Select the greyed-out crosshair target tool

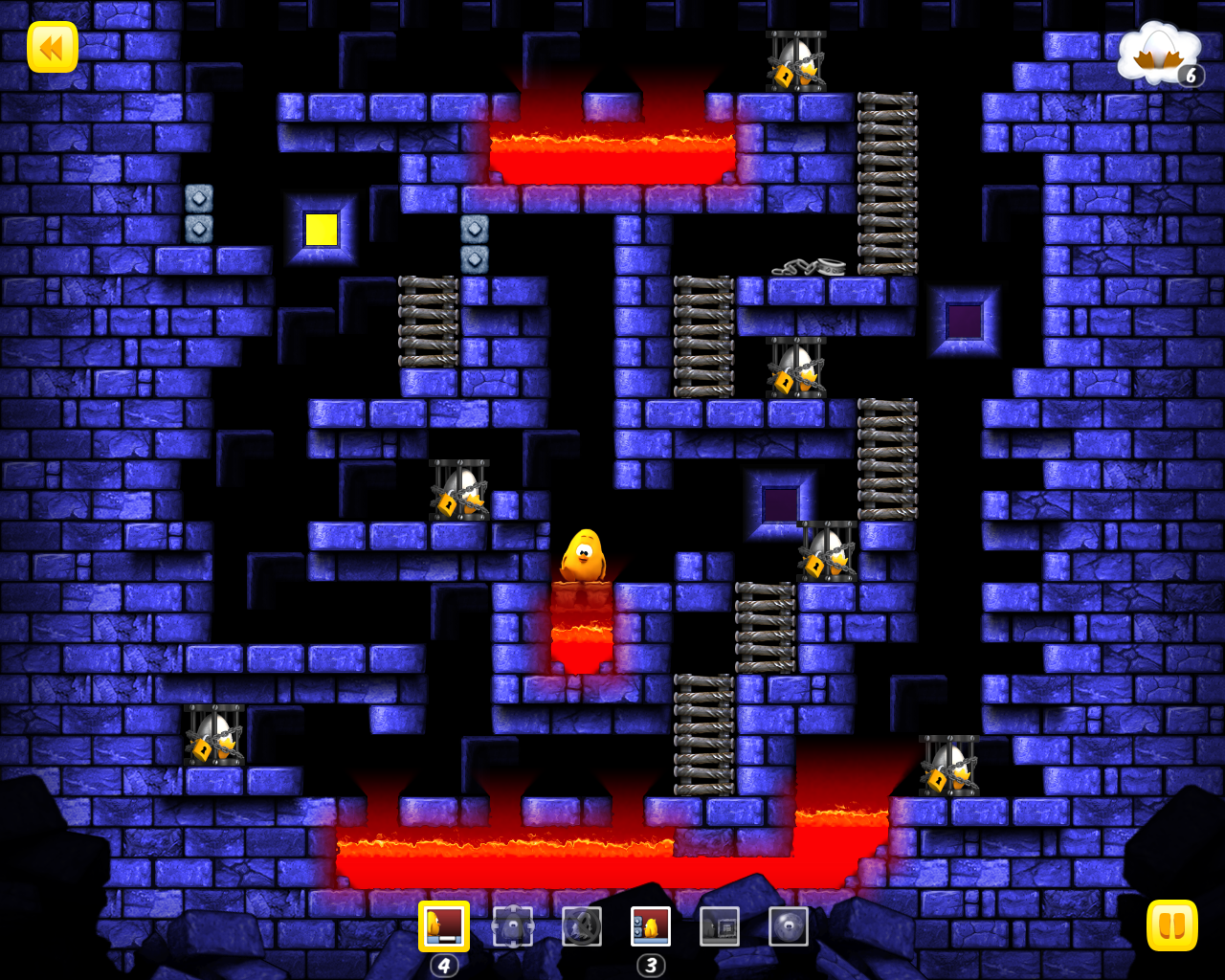(513, 926)
